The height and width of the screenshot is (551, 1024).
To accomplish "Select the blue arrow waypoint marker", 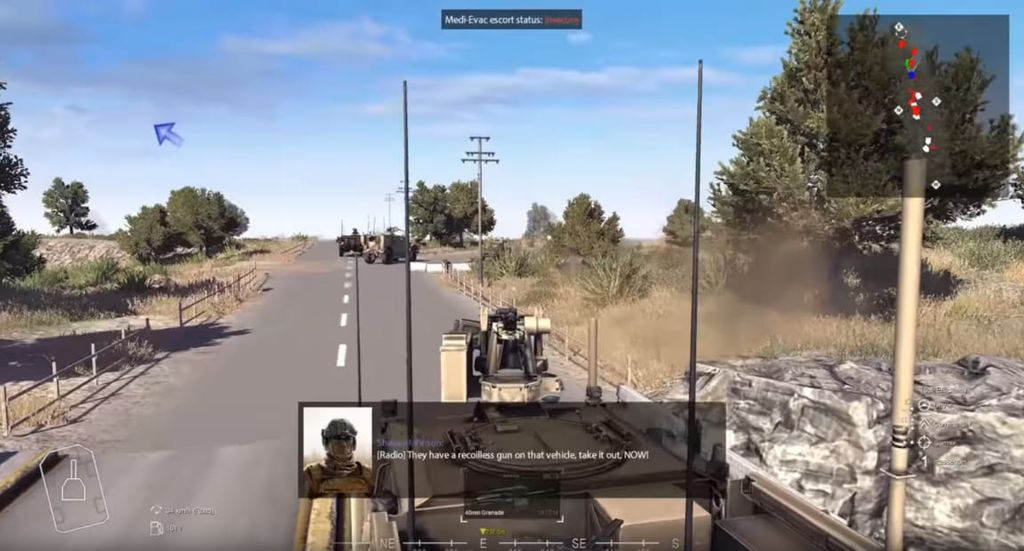I will pos(167,133).
